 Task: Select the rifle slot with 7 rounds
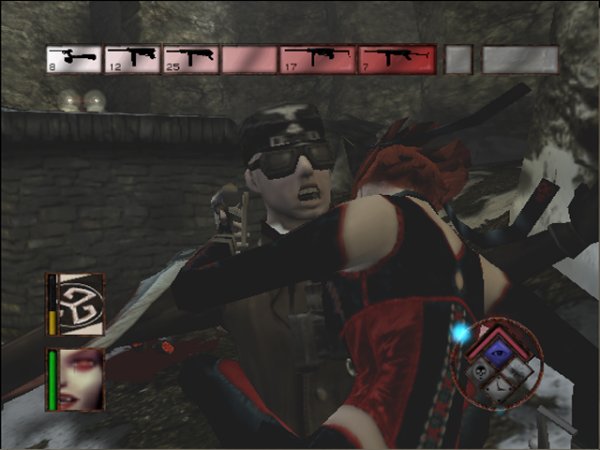[x=396, y=59]
